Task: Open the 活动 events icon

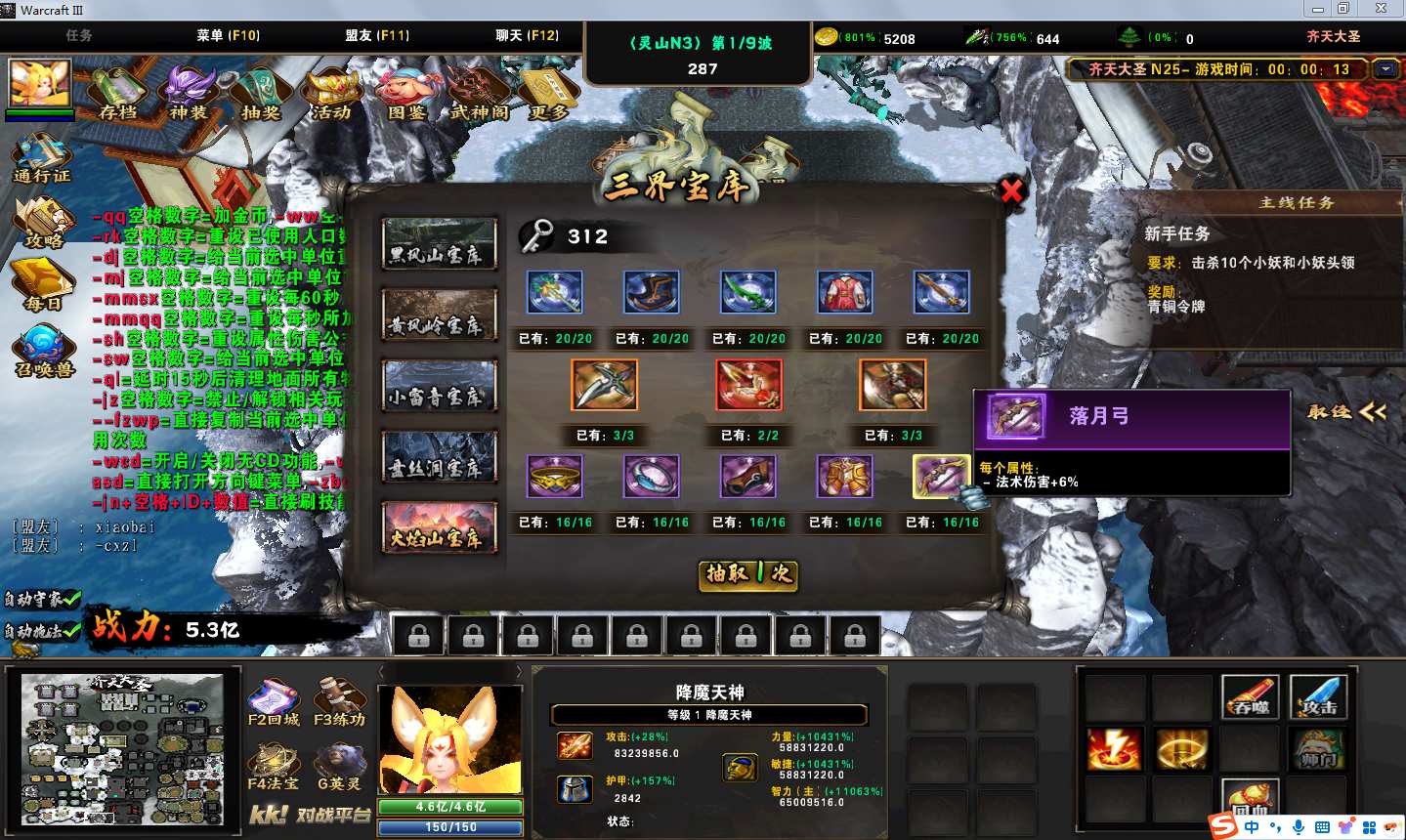Action: pyautogui.click(x=332, y=93)
